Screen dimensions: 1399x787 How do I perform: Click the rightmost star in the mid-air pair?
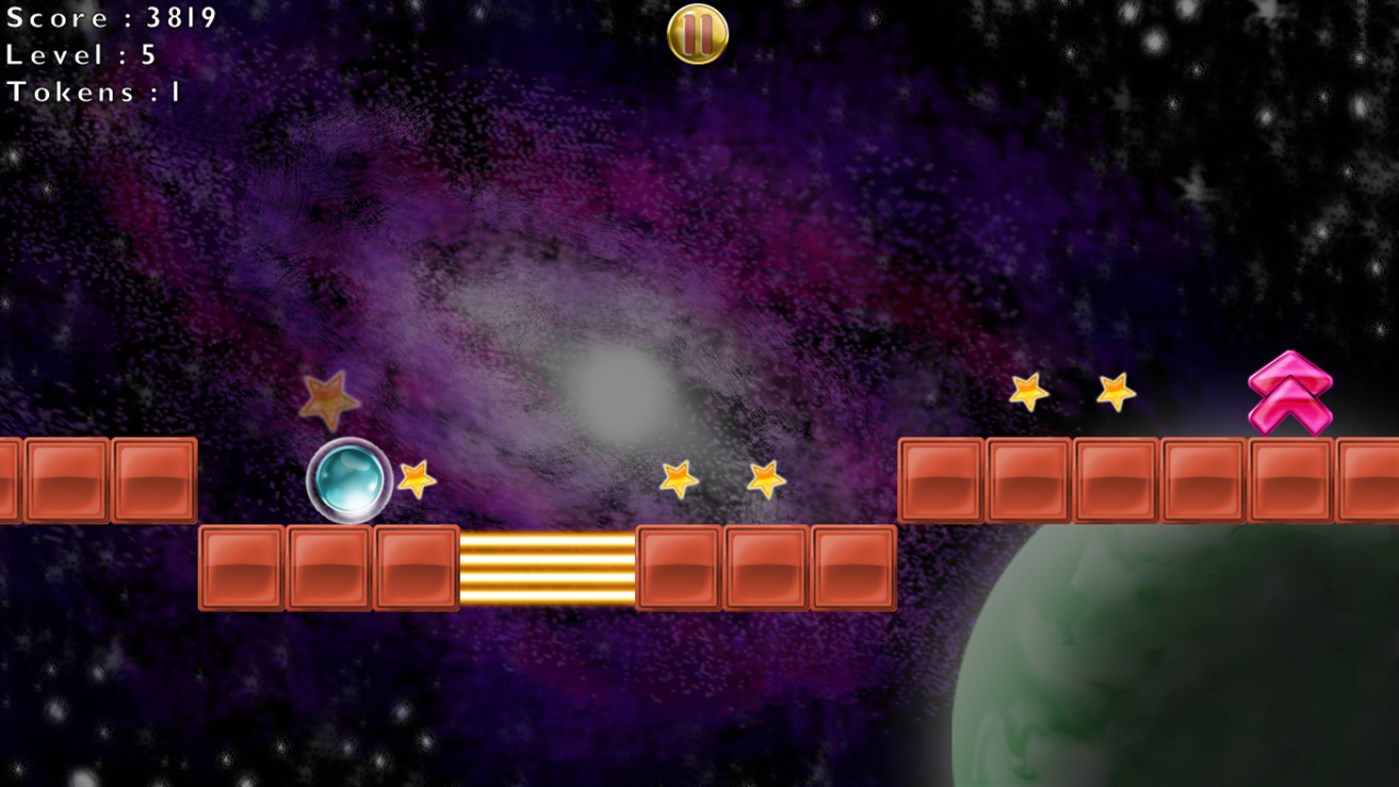click(x=765, y=479)
